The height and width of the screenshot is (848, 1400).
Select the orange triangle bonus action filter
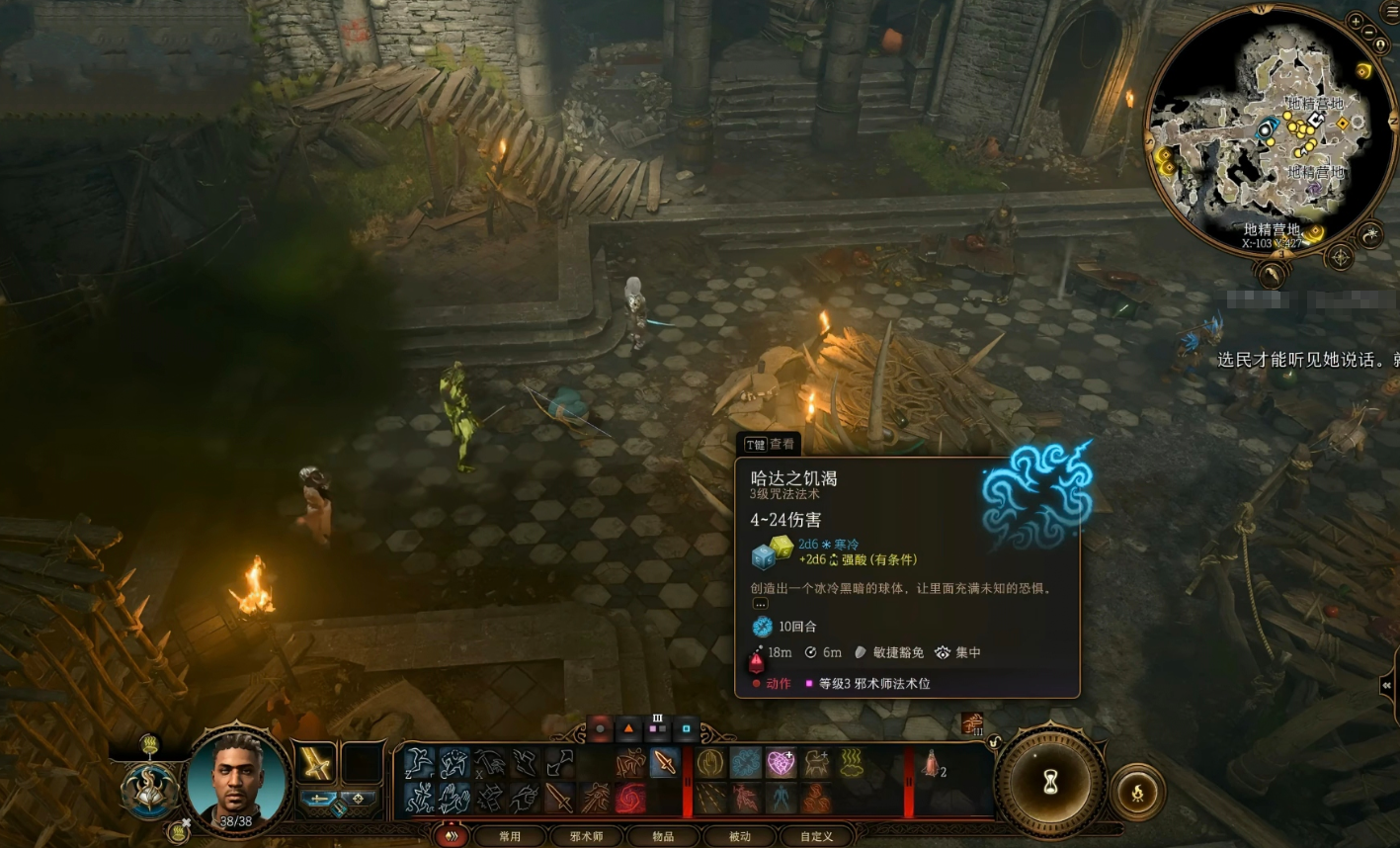pos(628,729)
